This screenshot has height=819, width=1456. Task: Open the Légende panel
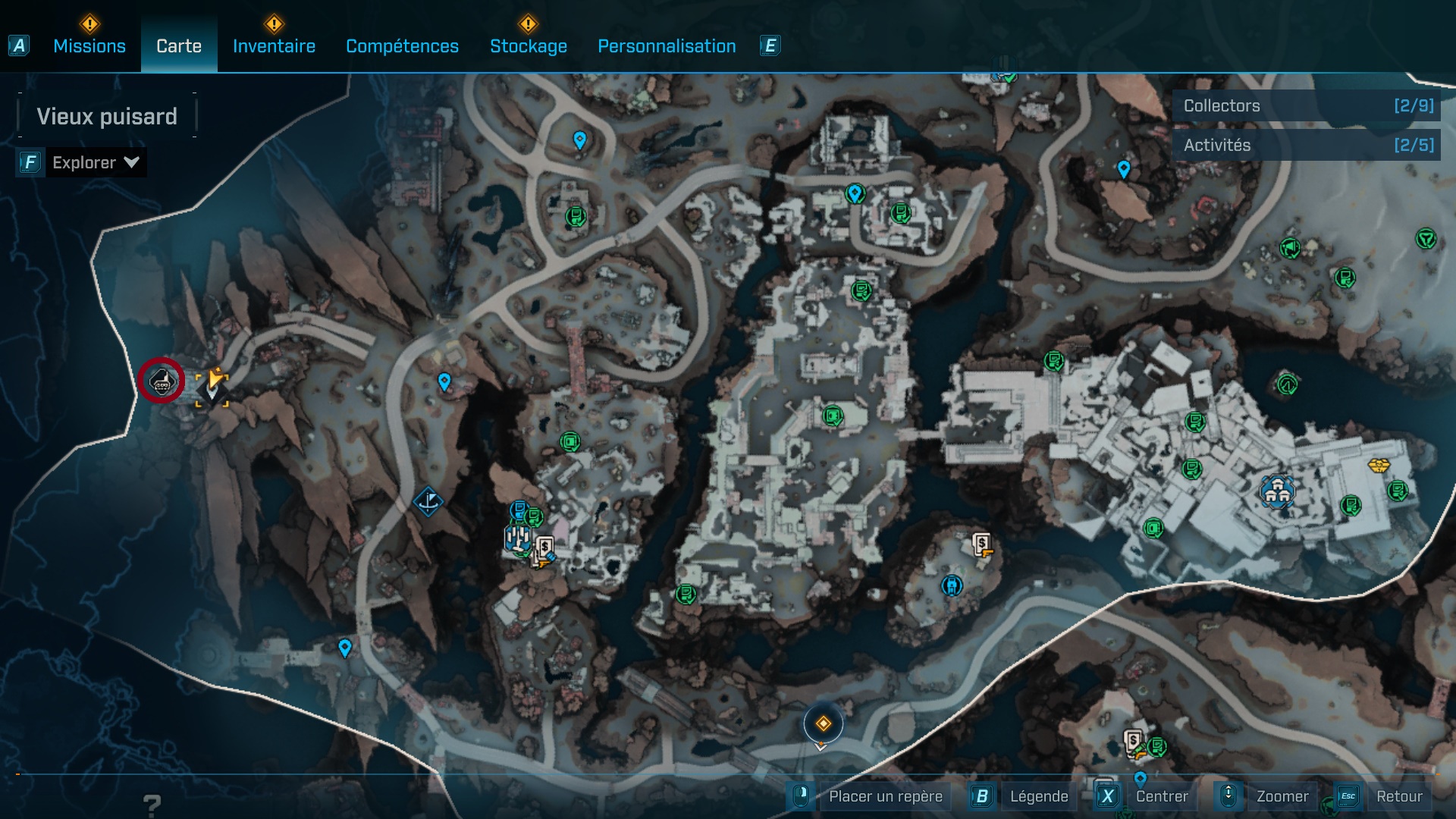pyautogui.click(x=1040, y=796)
